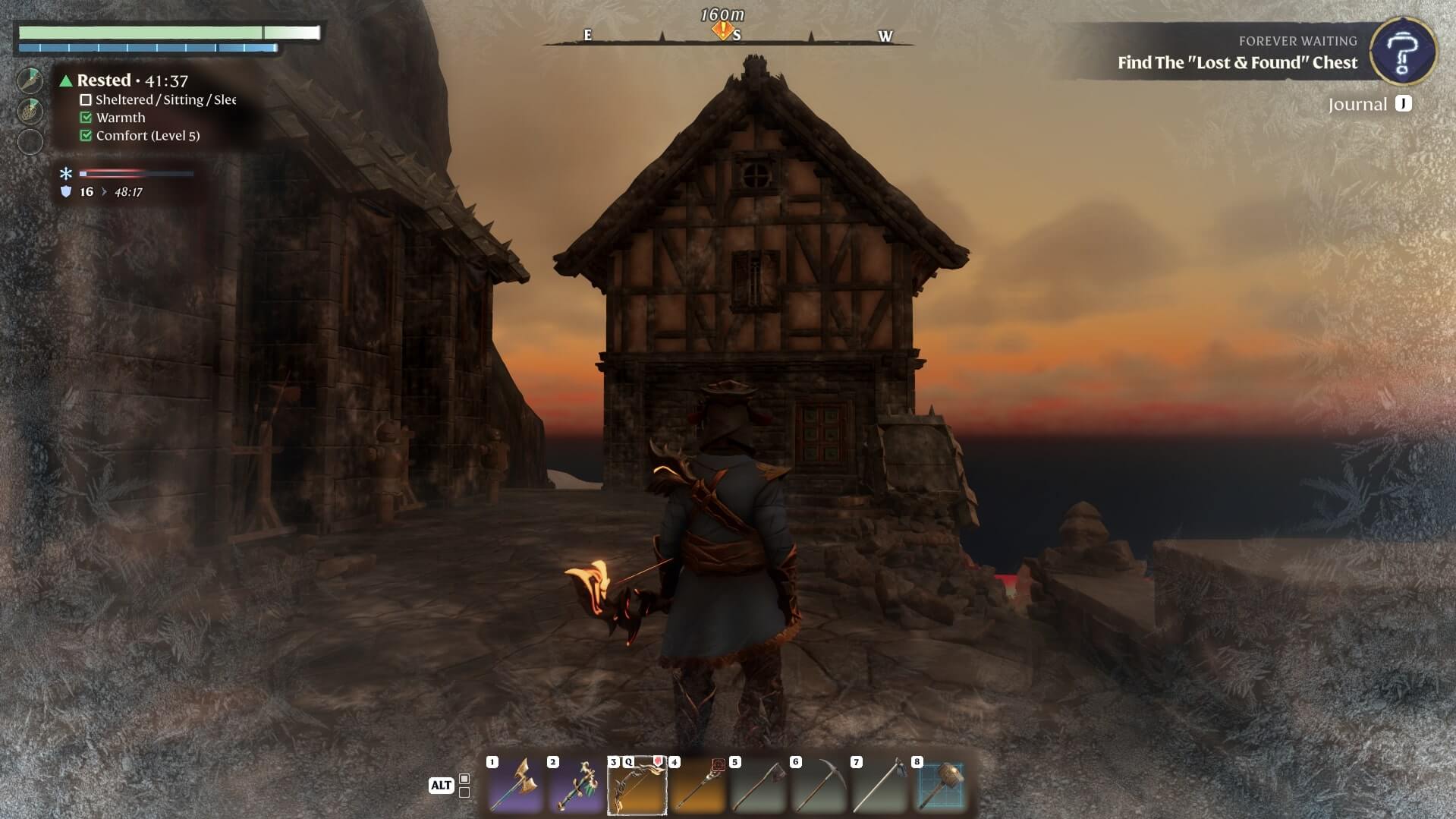Open the quest question-mark emblem
This screenshot has width=1456, height=819.
click(1402, 52)
